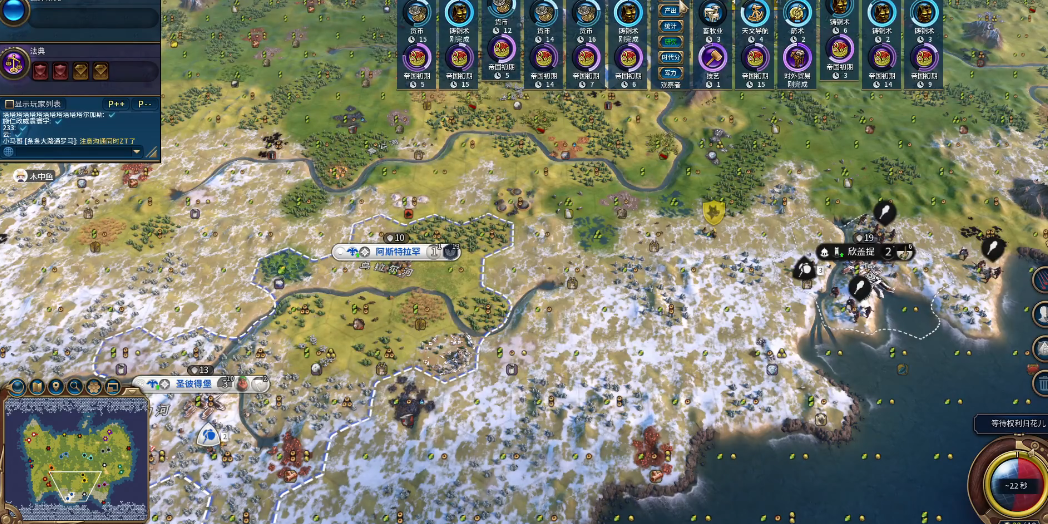Open the map pin marker tool

point(56,387)
